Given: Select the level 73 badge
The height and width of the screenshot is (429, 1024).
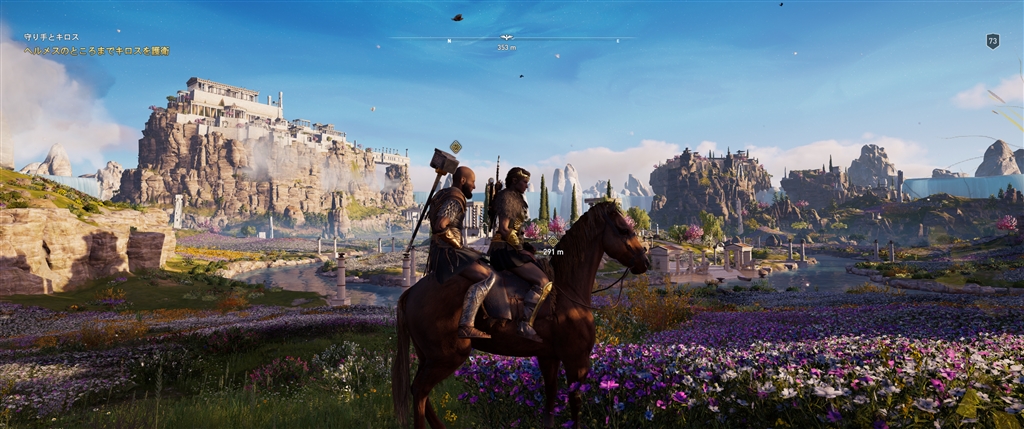Looking at the screenshot, I should point(992,41).
